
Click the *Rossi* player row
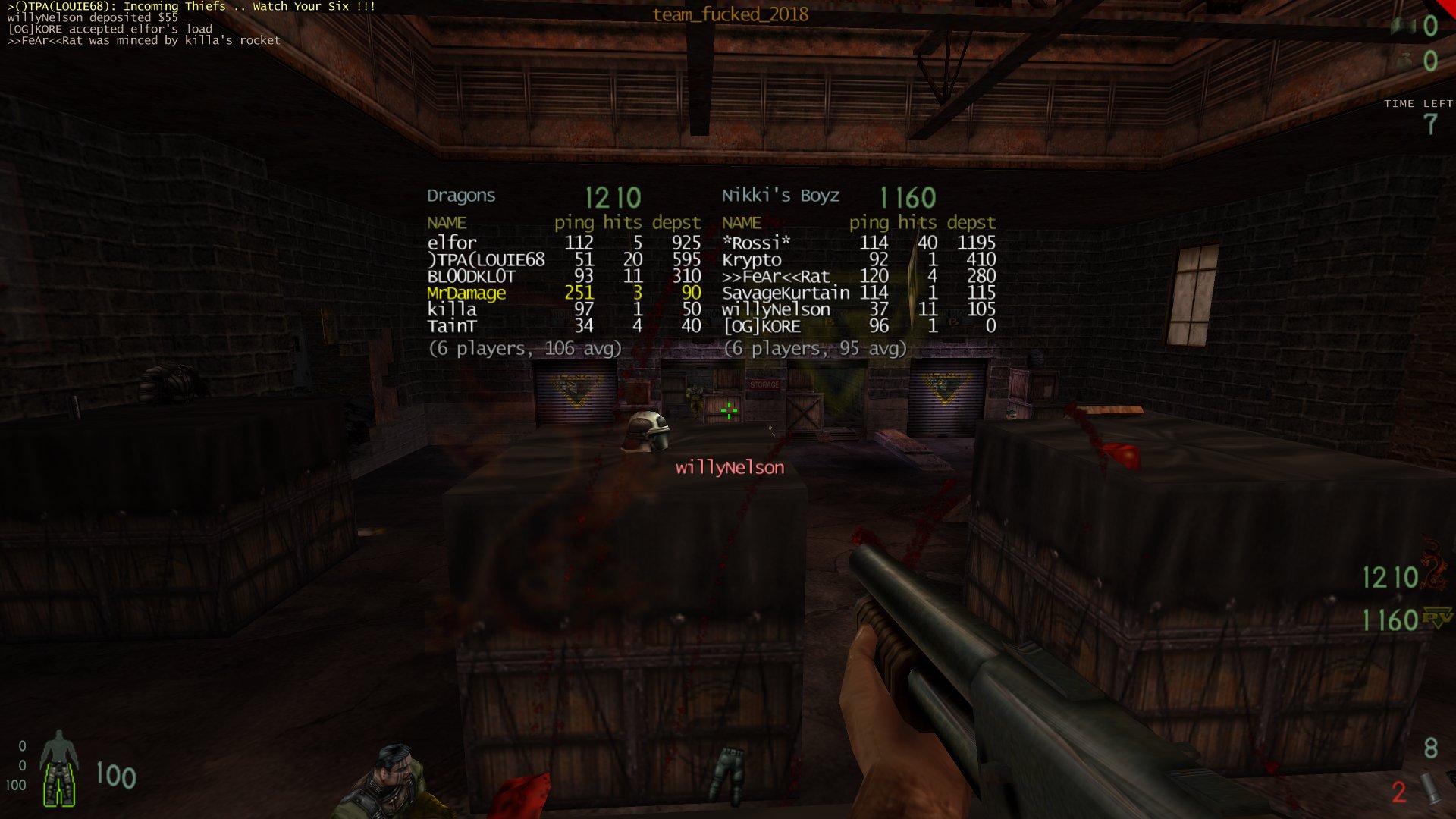[x=858, y=243]
